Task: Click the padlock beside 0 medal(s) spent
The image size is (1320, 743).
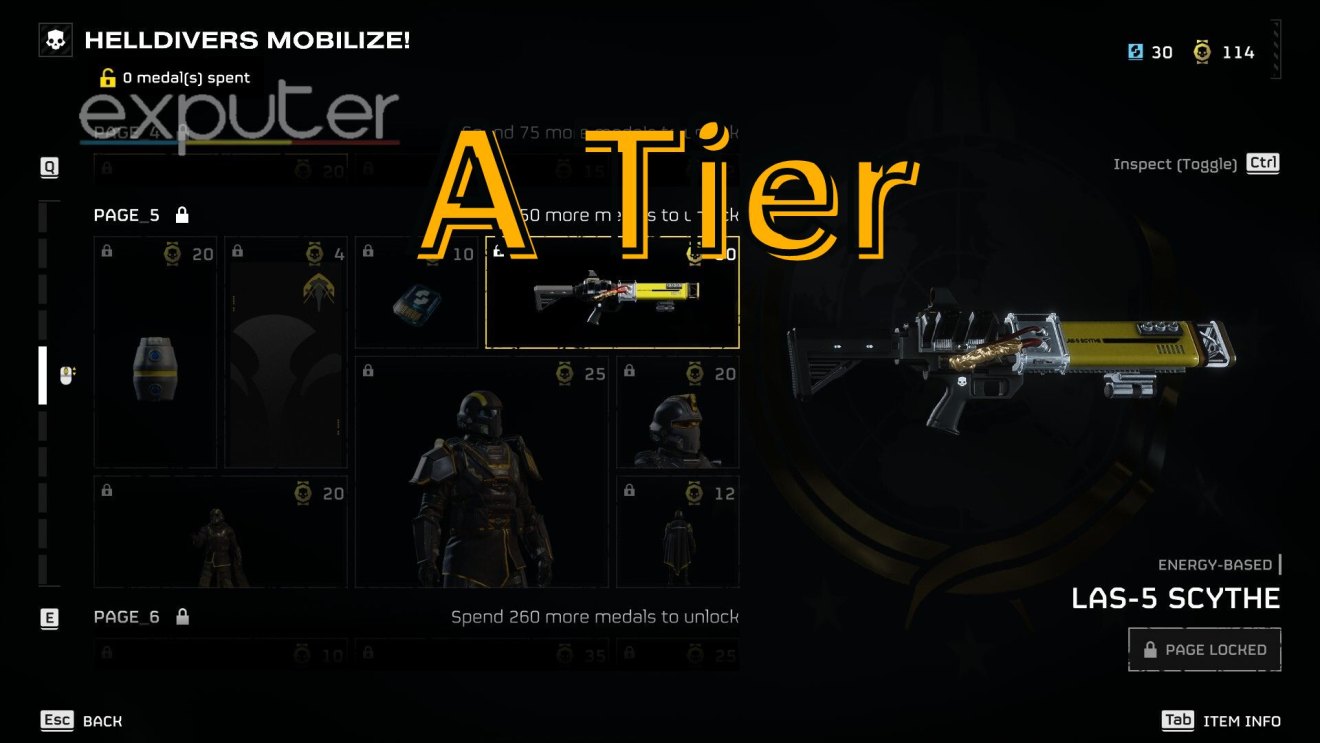Action: coord(107,77)
